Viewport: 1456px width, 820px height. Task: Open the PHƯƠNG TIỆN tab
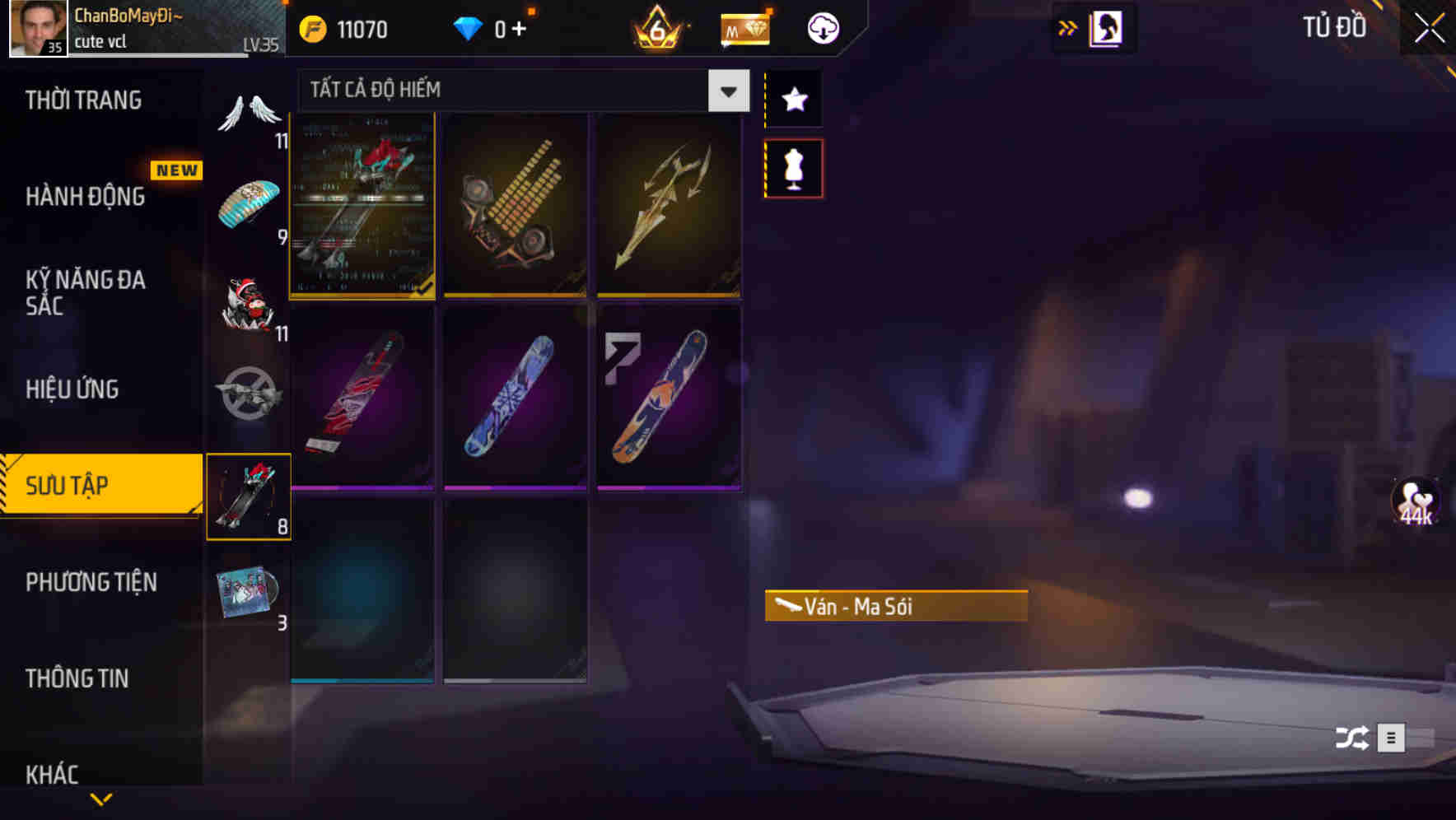[x=99, y=582]
